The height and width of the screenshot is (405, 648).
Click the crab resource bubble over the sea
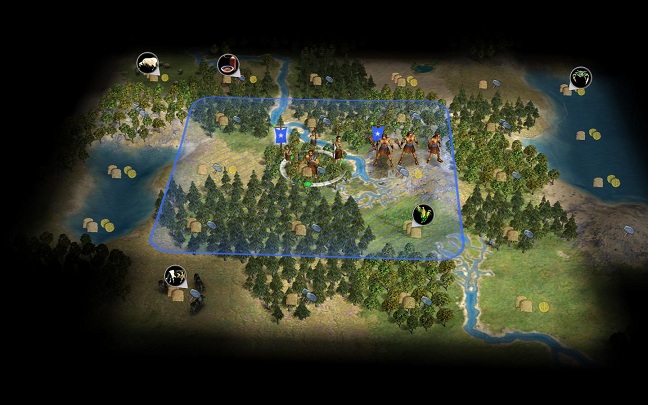pyautogui.click(x=580, y=77)
